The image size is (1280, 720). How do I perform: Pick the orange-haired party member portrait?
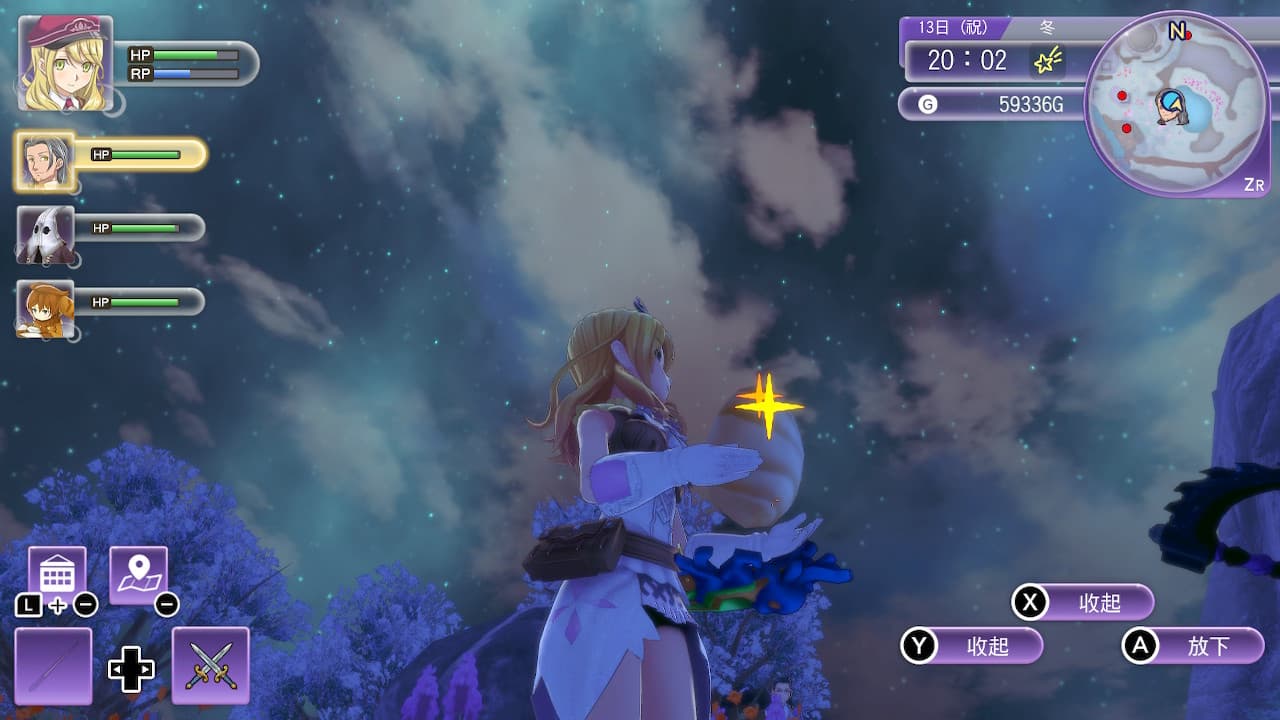click(45, 308)
